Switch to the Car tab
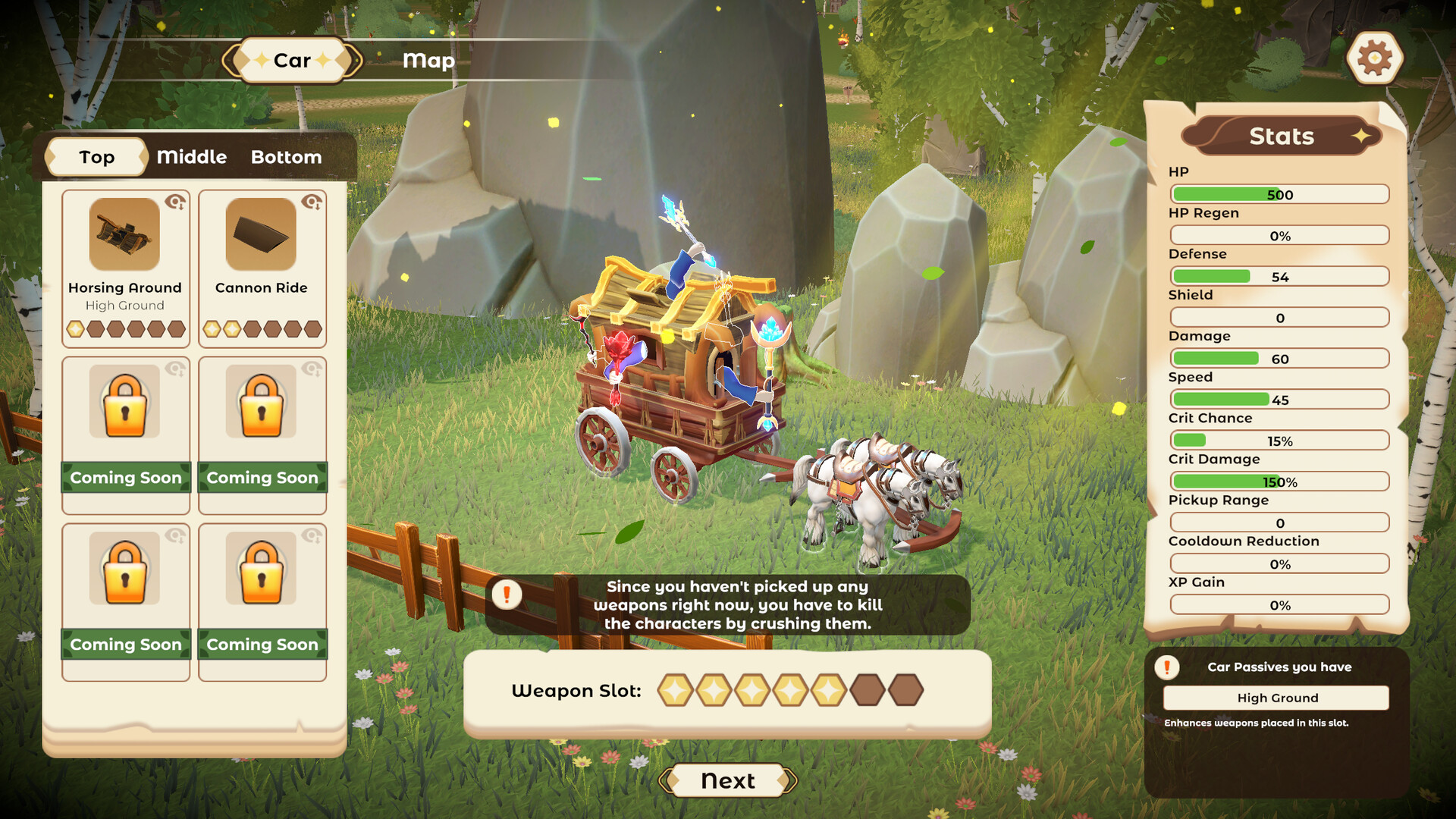 click(x=292, y=60)
